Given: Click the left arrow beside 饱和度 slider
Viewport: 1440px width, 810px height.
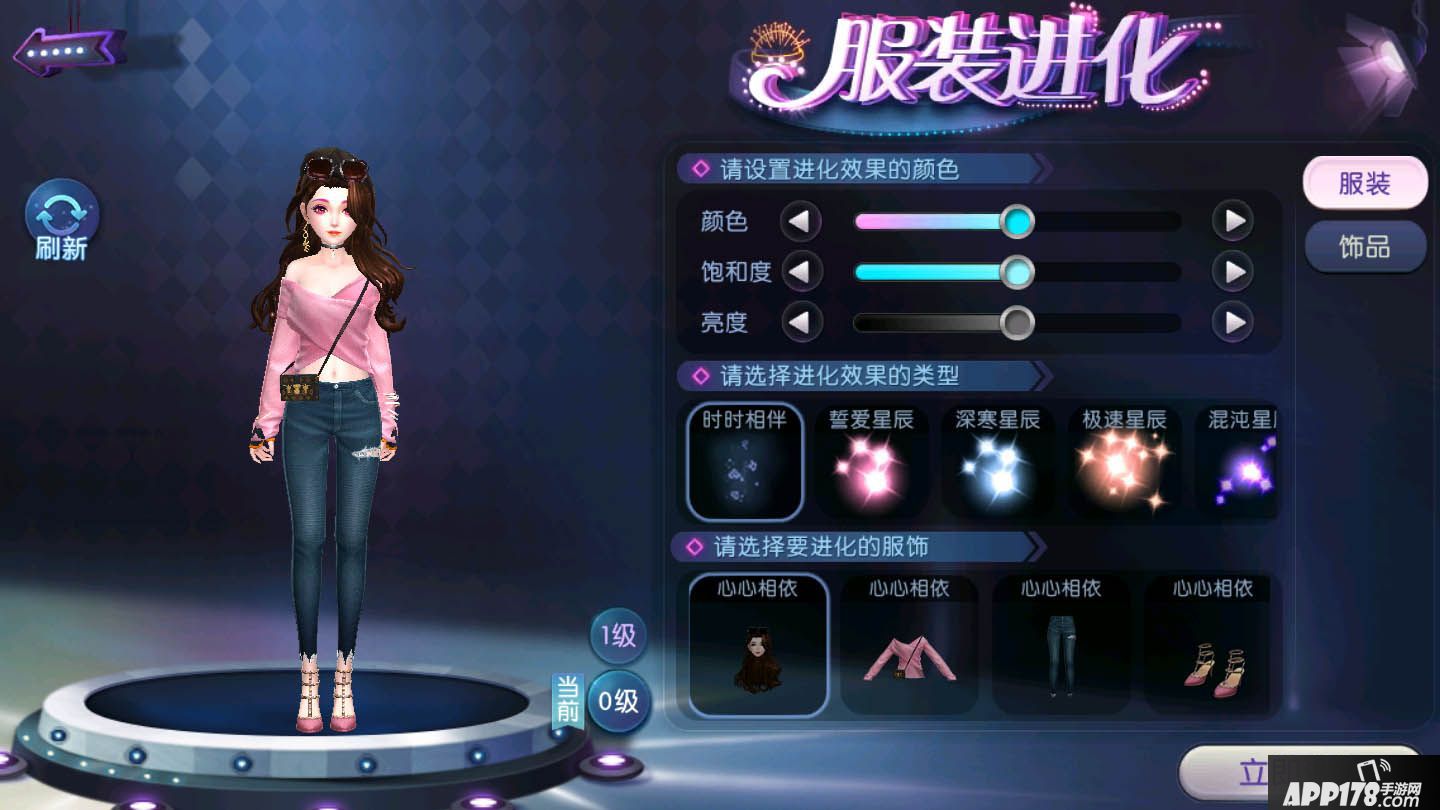Looking at the screenshot, I should click(802, 272).
